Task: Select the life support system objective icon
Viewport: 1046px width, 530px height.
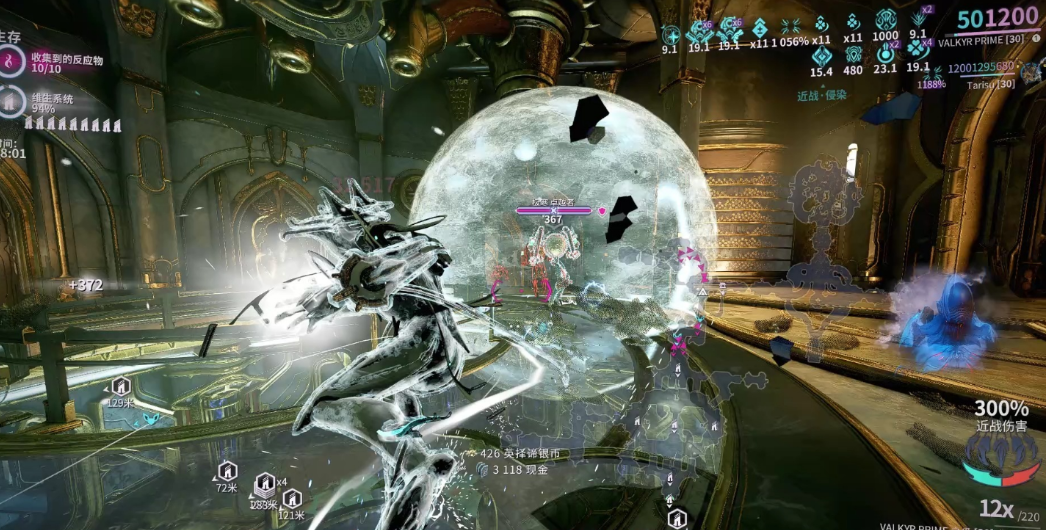Action: coord(9,101)
